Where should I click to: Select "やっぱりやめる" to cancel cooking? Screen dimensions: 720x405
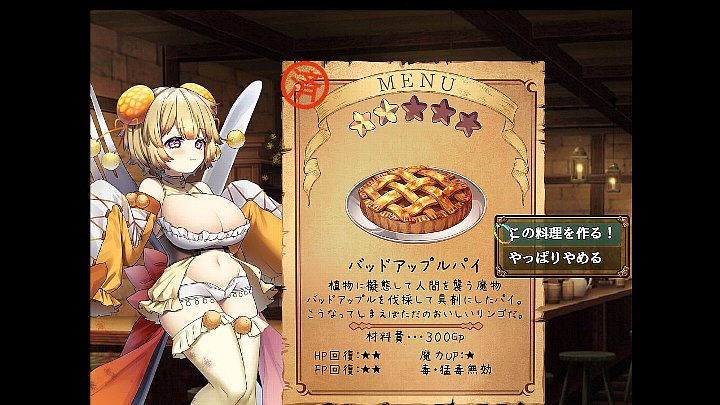(556, 258)
